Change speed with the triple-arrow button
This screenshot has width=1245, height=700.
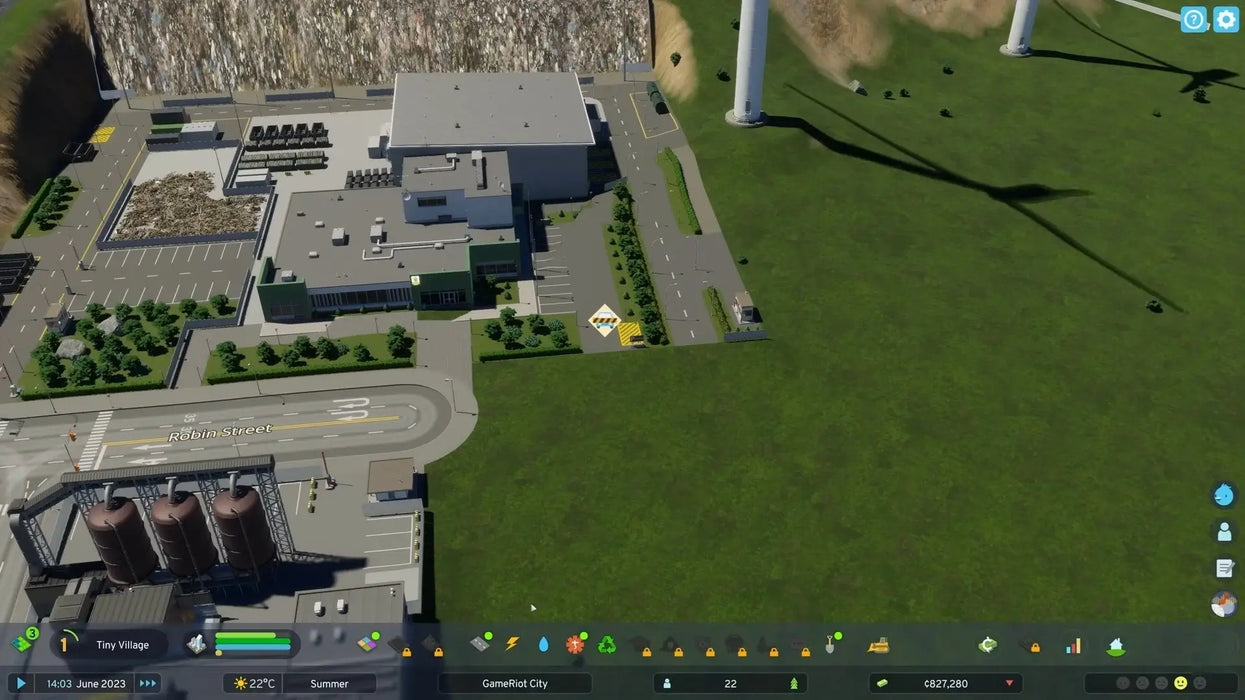(148, 683)
